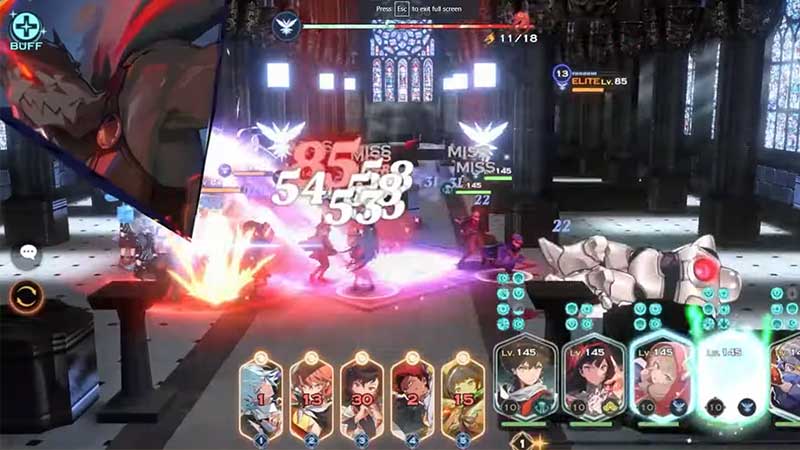The height and width of the screenshot is (450, 800).
Task: Choose the red-and-black-haired Lv. 145 hero card
Action: tap(593, 378)
